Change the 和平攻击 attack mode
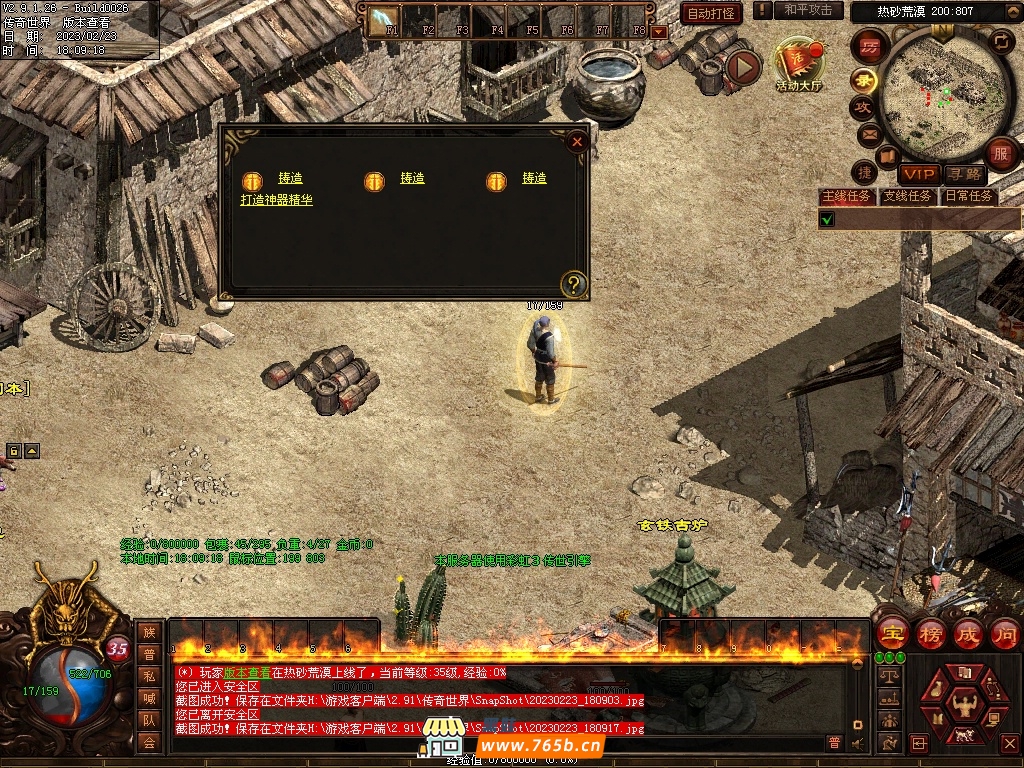This screenshot has width=1024, height=768. click(808, 10)
